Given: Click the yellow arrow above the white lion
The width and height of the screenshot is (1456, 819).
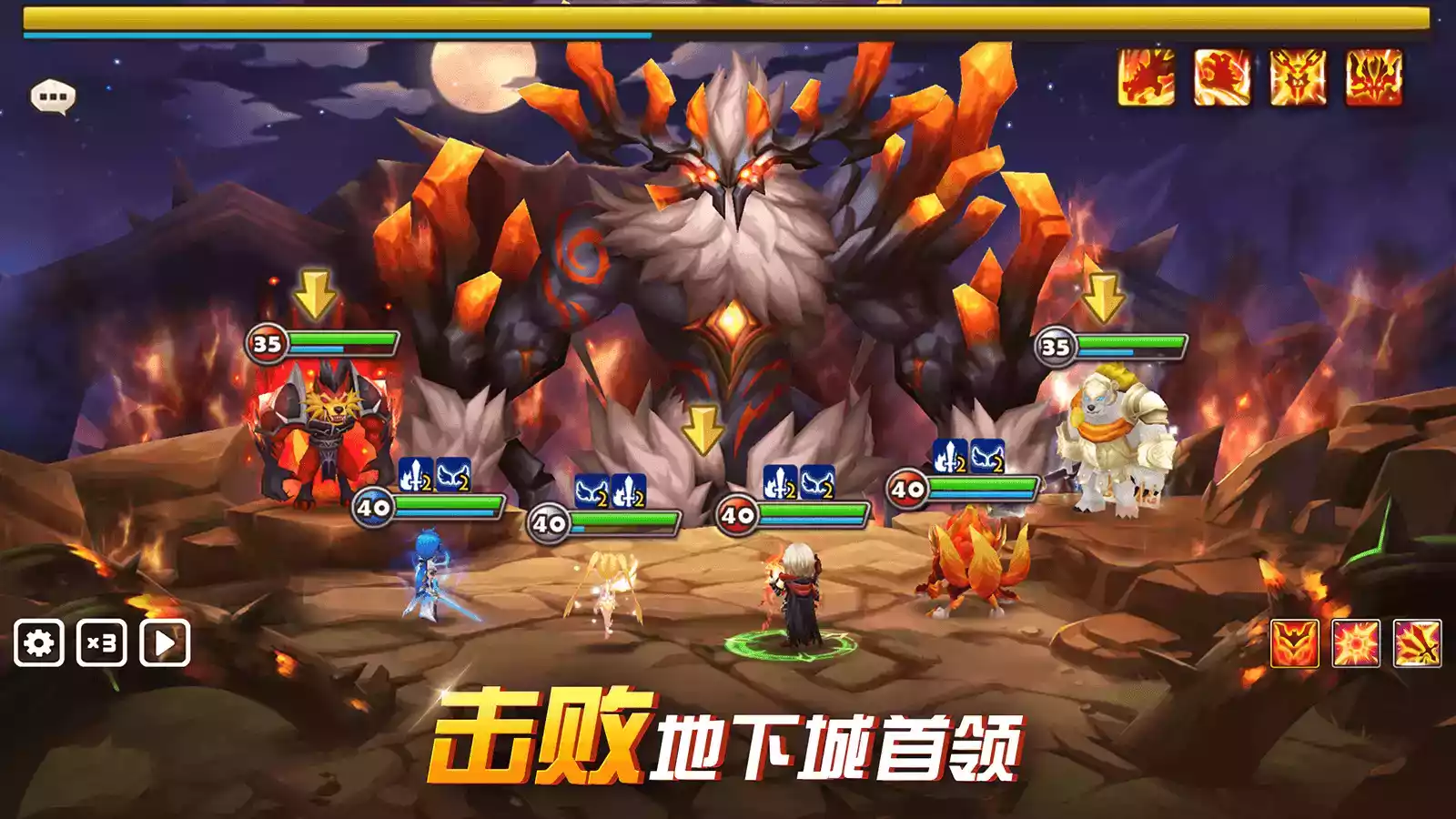Looking at the screenshot, I should click(1105, 296).
